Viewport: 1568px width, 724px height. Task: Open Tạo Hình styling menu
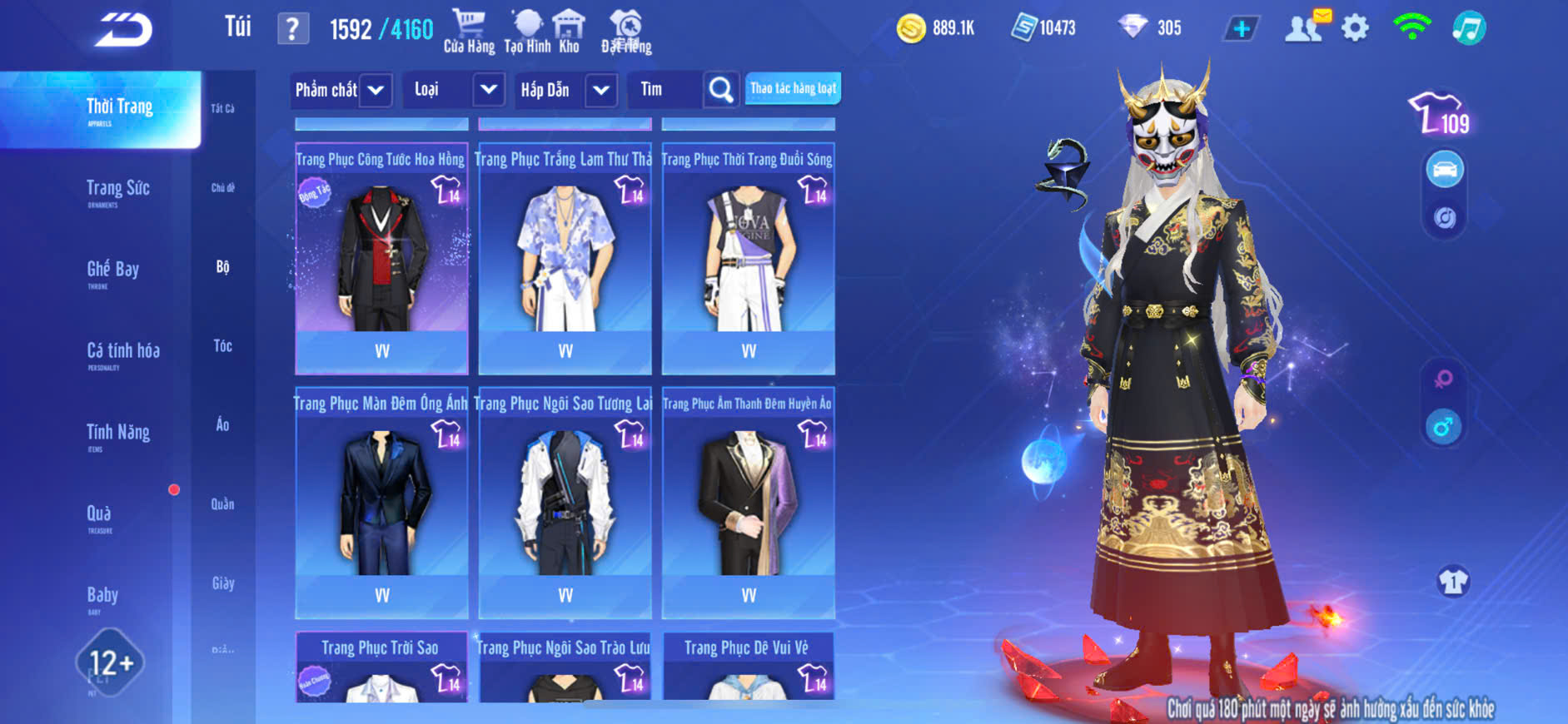click(x=527, y=32)
